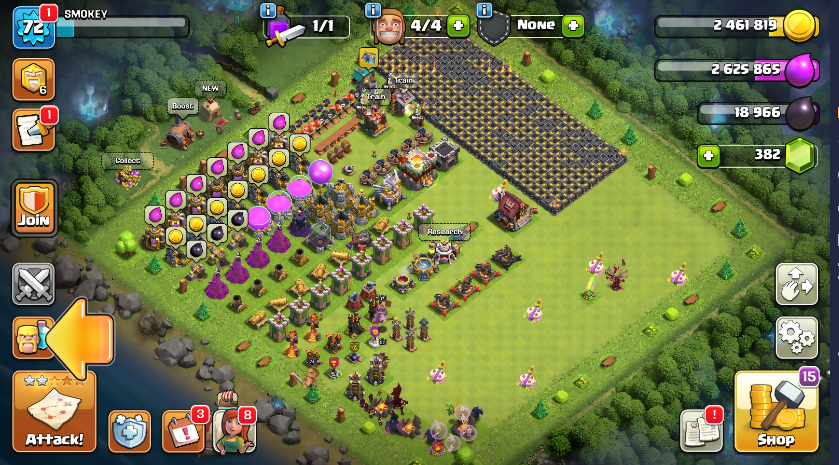Open the Shop
This screenshot has height=465, width=839.
(775, 412)
